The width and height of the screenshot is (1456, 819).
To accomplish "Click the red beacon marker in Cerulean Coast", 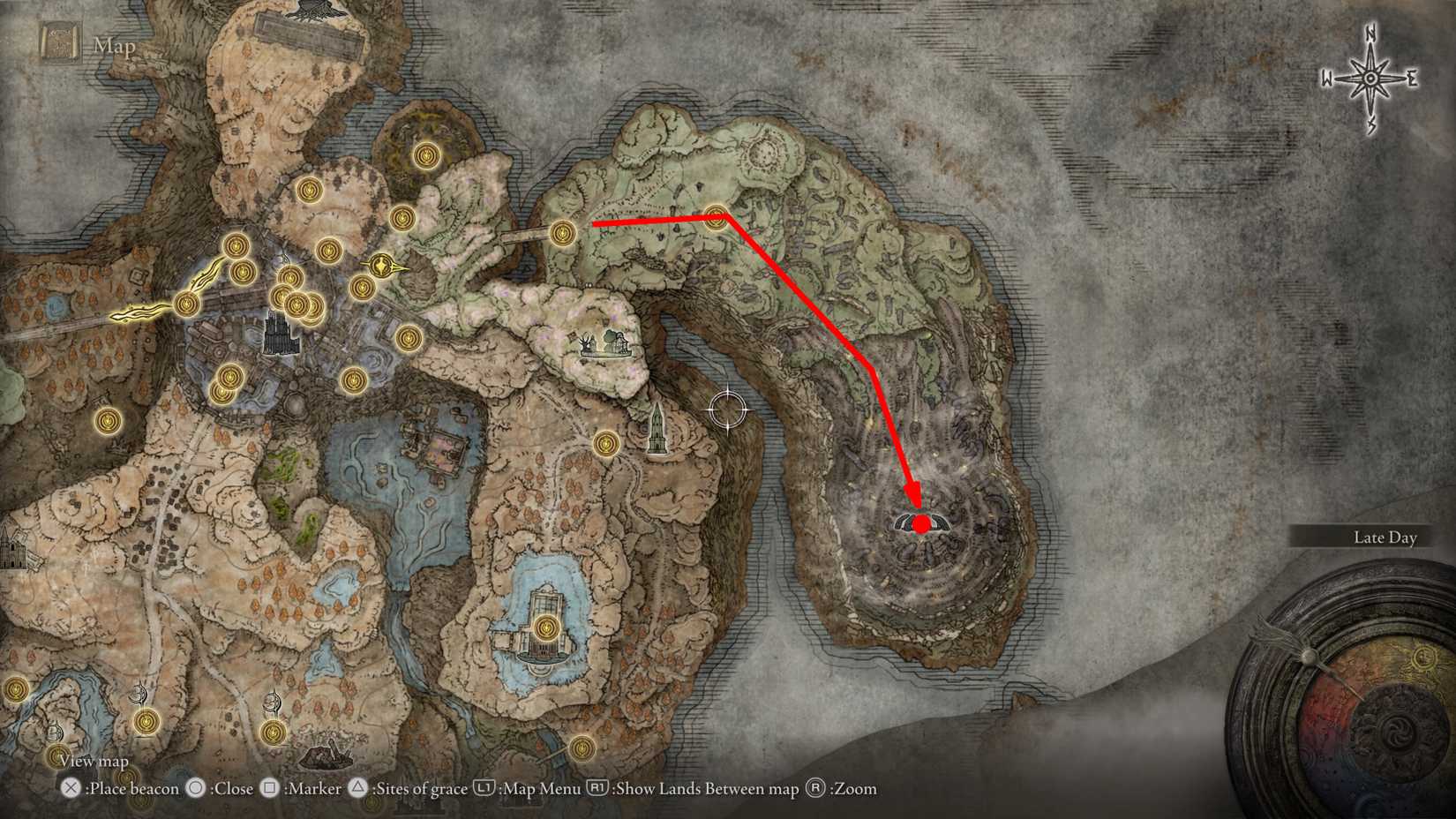I will click(x=920, y=524).
